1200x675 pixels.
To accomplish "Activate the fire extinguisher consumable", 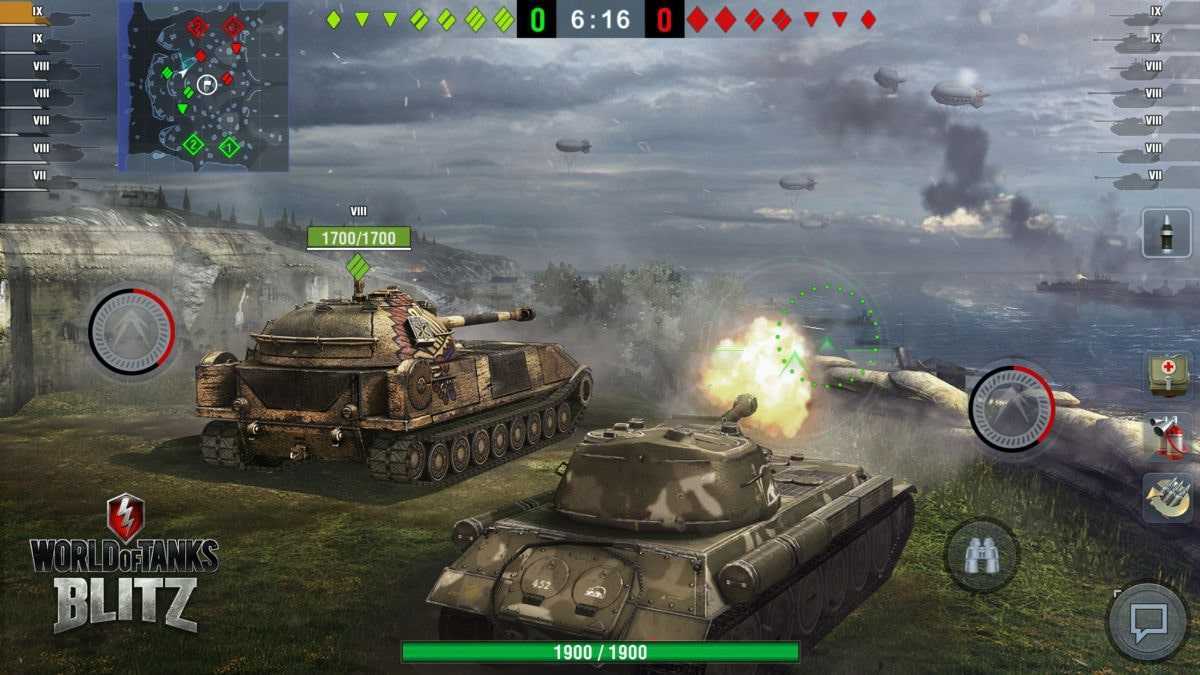I will pyautogui.click(x=1168, y=436).
